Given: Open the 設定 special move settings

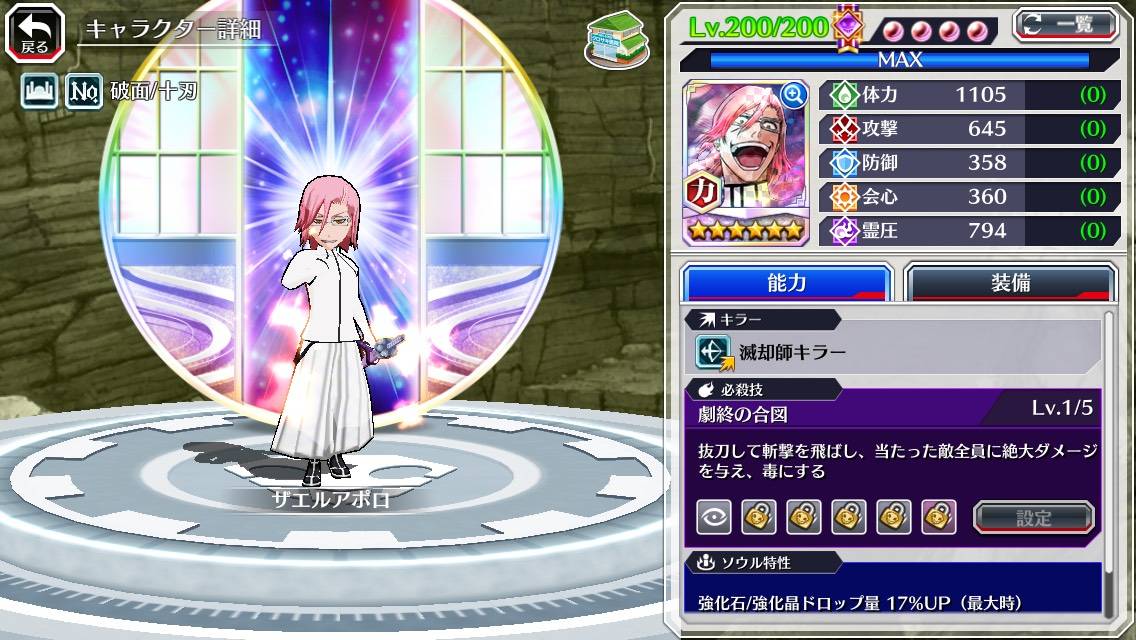Looking at the screenshot, I should coord(1034,517).
